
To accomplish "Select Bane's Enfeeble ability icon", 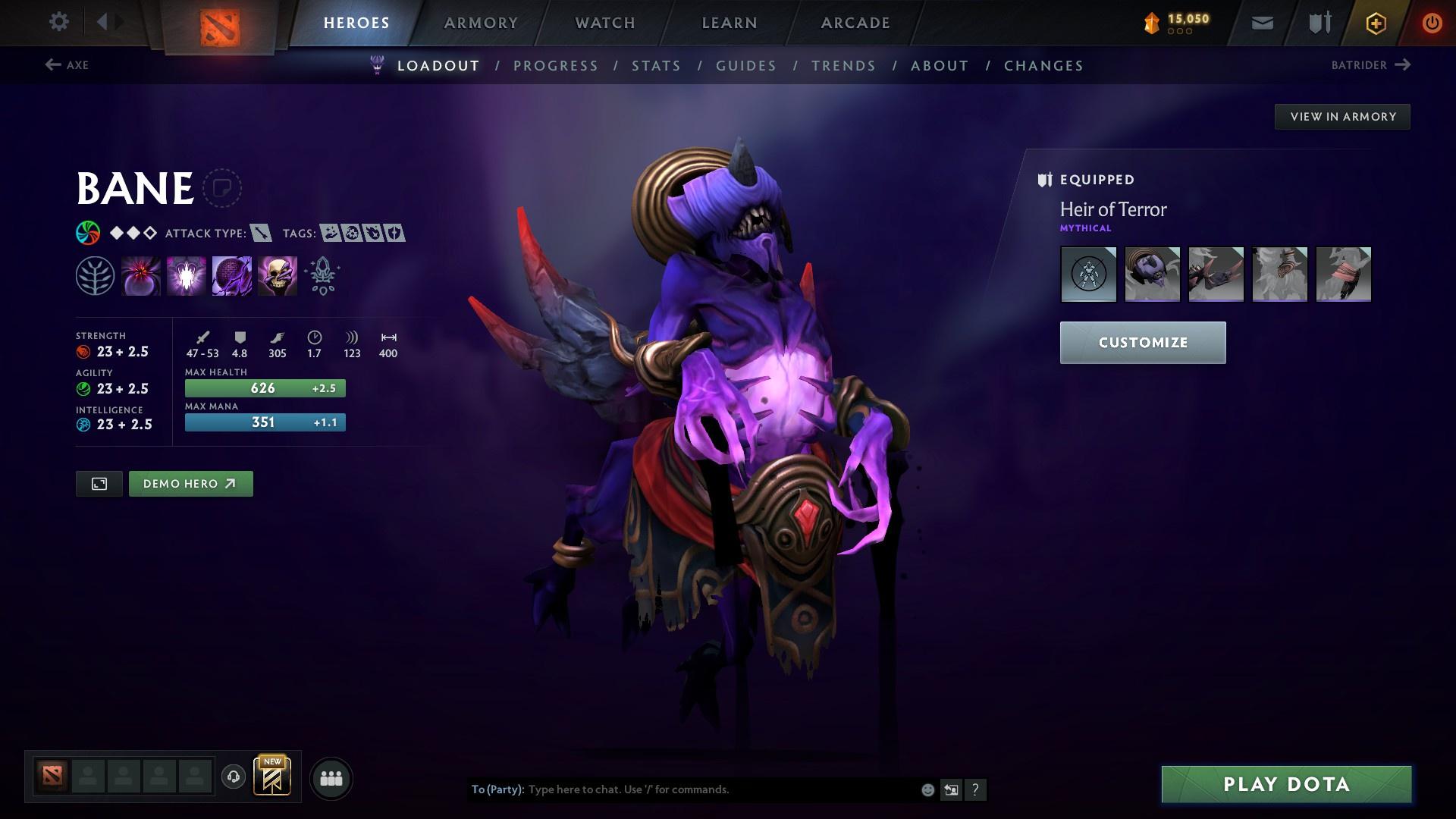I will [x=141, y=275].
